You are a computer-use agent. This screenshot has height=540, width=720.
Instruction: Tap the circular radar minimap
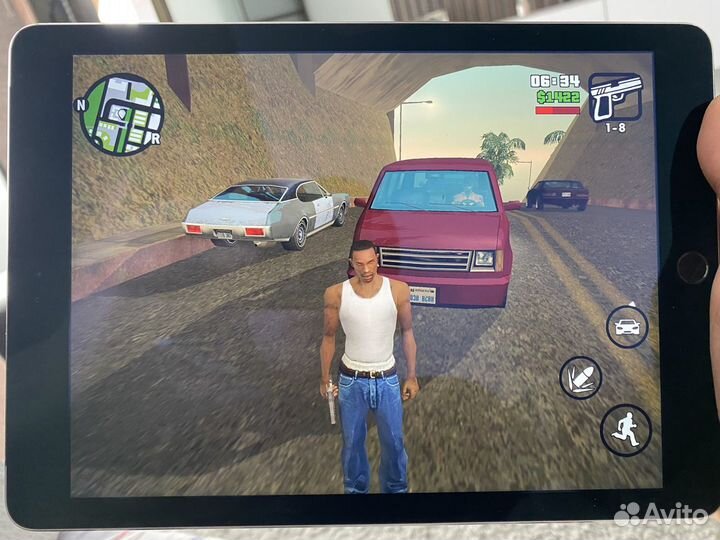[x=121, y=114]
